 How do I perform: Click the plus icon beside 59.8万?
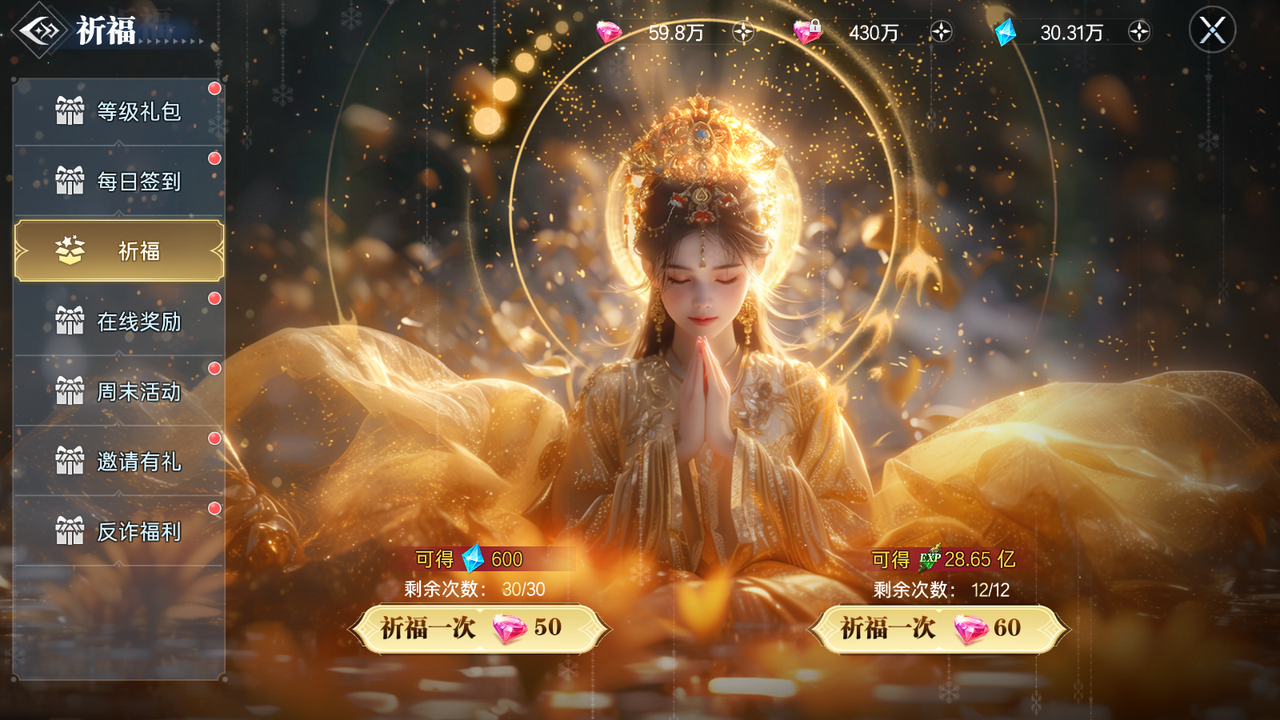(x=742, y=32)
